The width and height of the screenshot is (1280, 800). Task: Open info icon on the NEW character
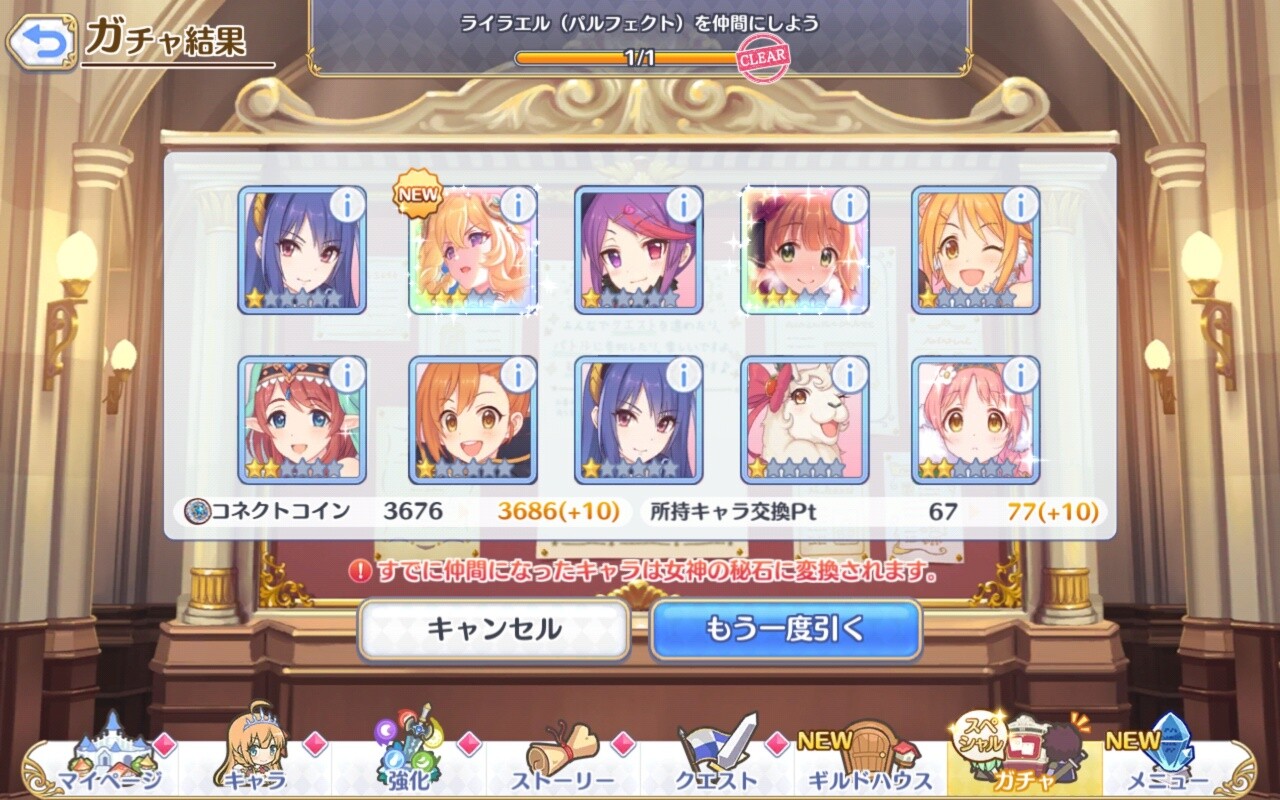517,205
